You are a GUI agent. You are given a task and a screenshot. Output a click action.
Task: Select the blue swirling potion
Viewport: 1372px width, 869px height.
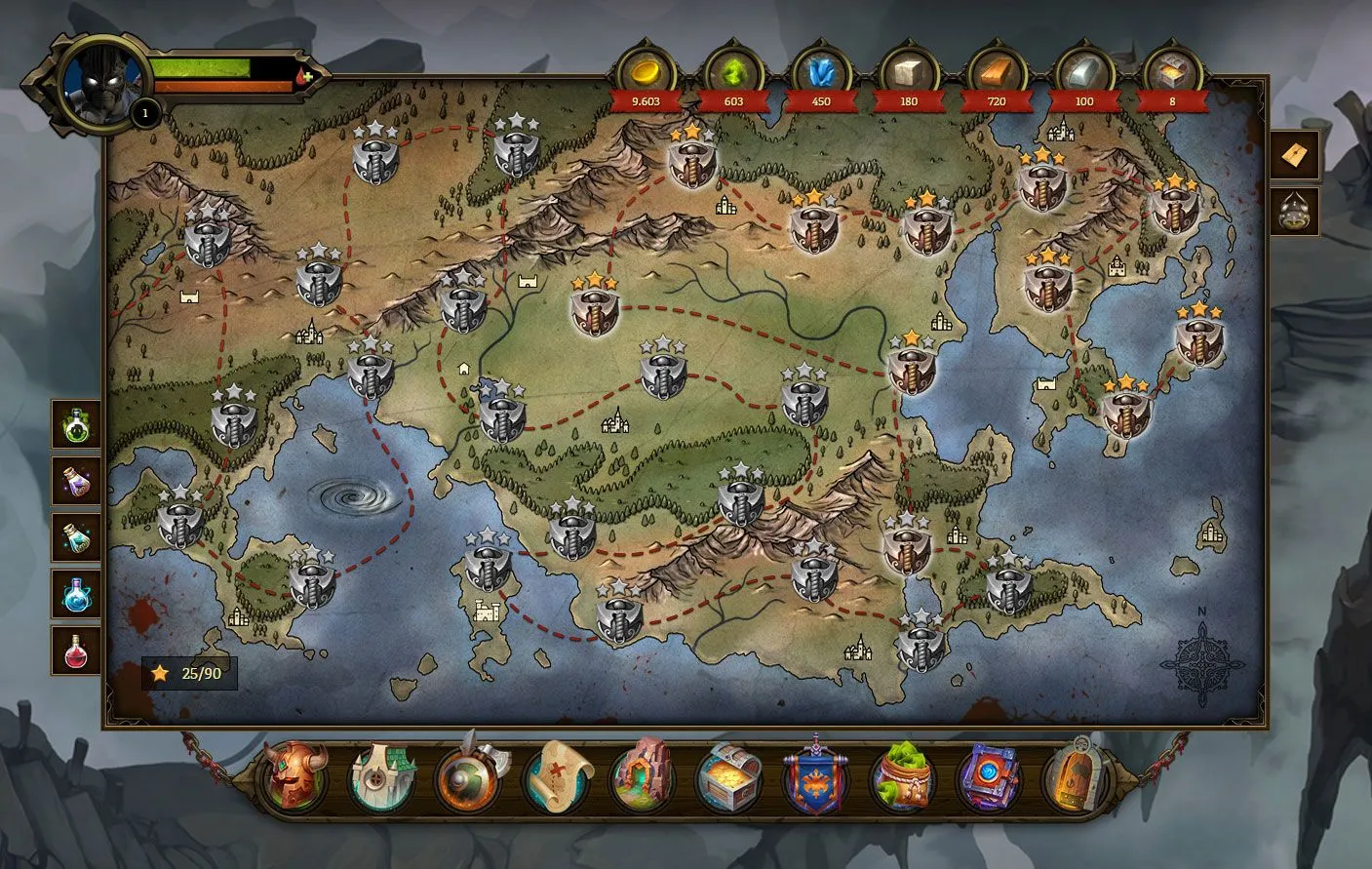[75, 596]
